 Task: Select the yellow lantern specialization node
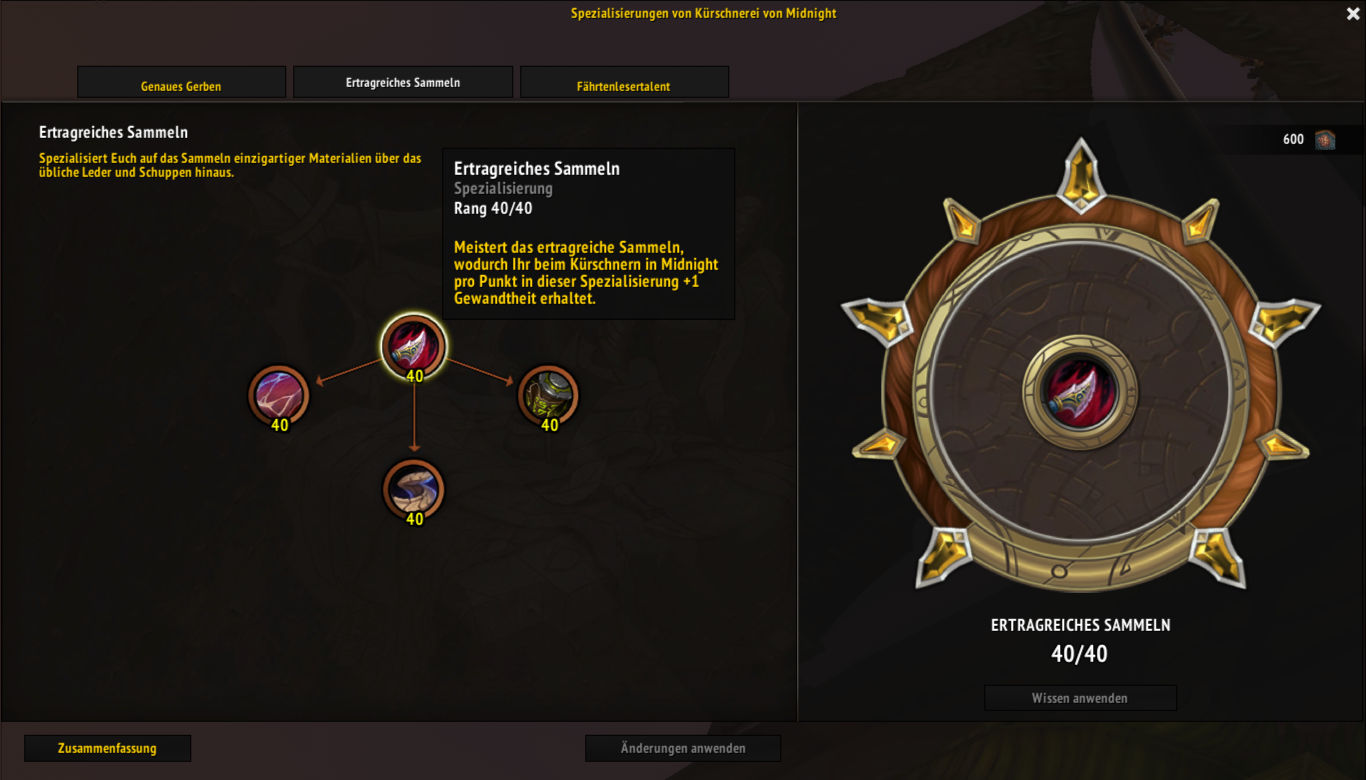click(x=548, y=394)
